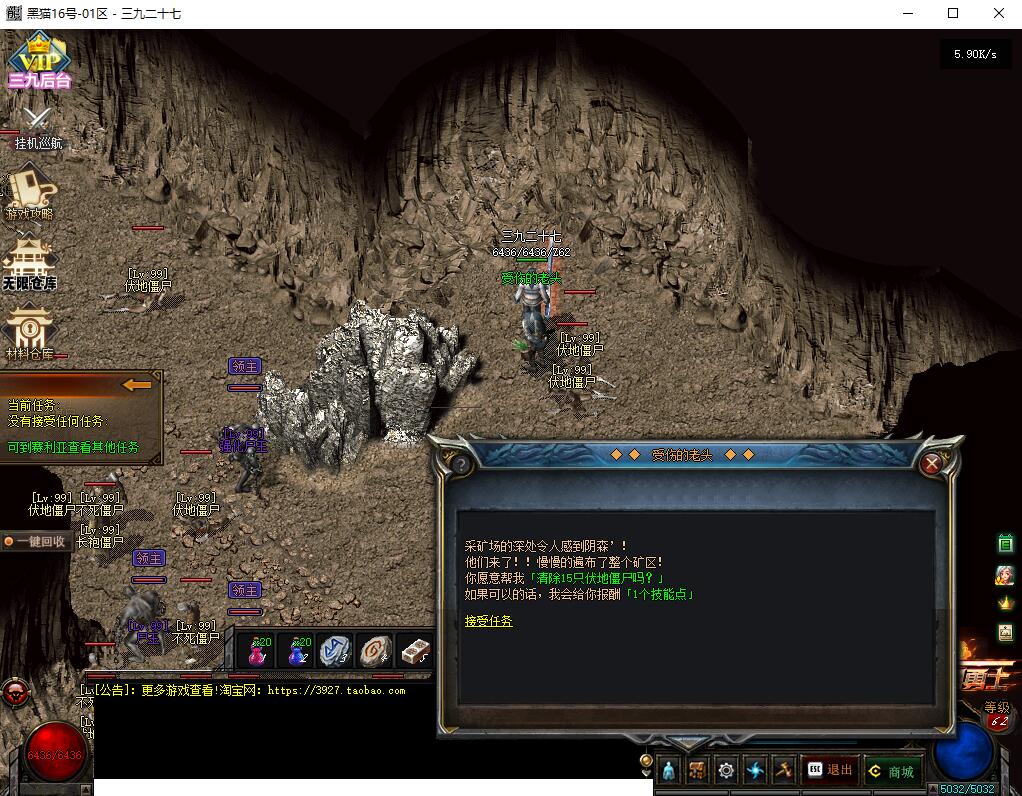Click the 一键回收 one-click recycle button

click(34, 541)
